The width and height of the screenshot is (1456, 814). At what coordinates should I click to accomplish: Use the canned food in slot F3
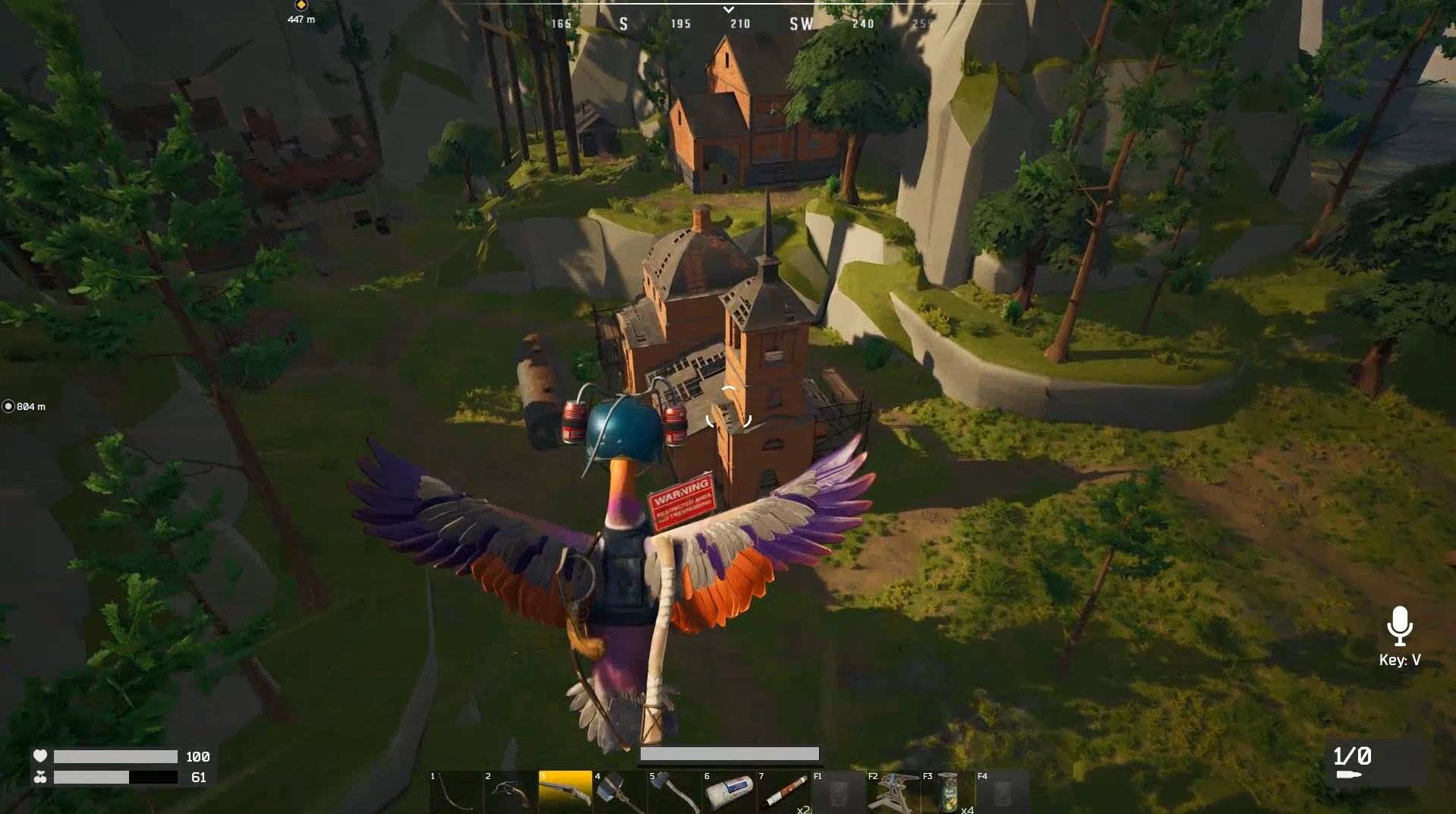click(947, 793)
